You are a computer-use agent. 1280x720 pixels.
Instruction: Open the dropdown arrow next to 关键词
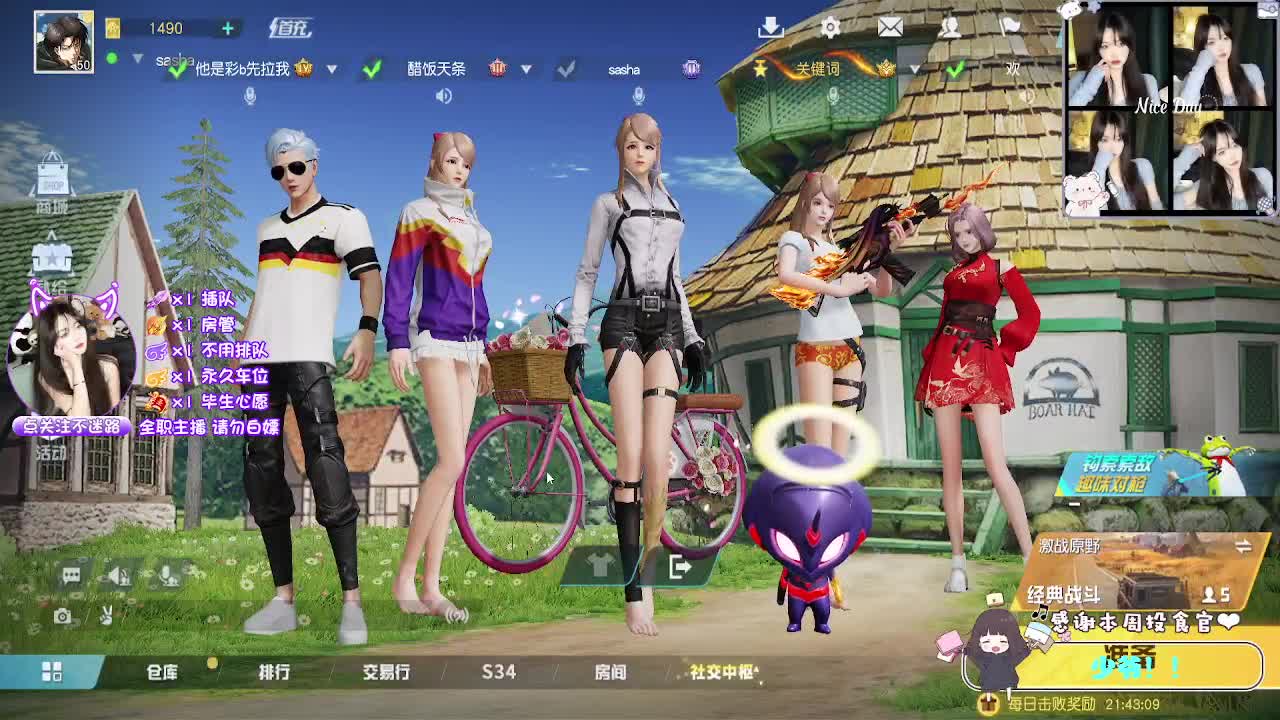coord(913,70)
